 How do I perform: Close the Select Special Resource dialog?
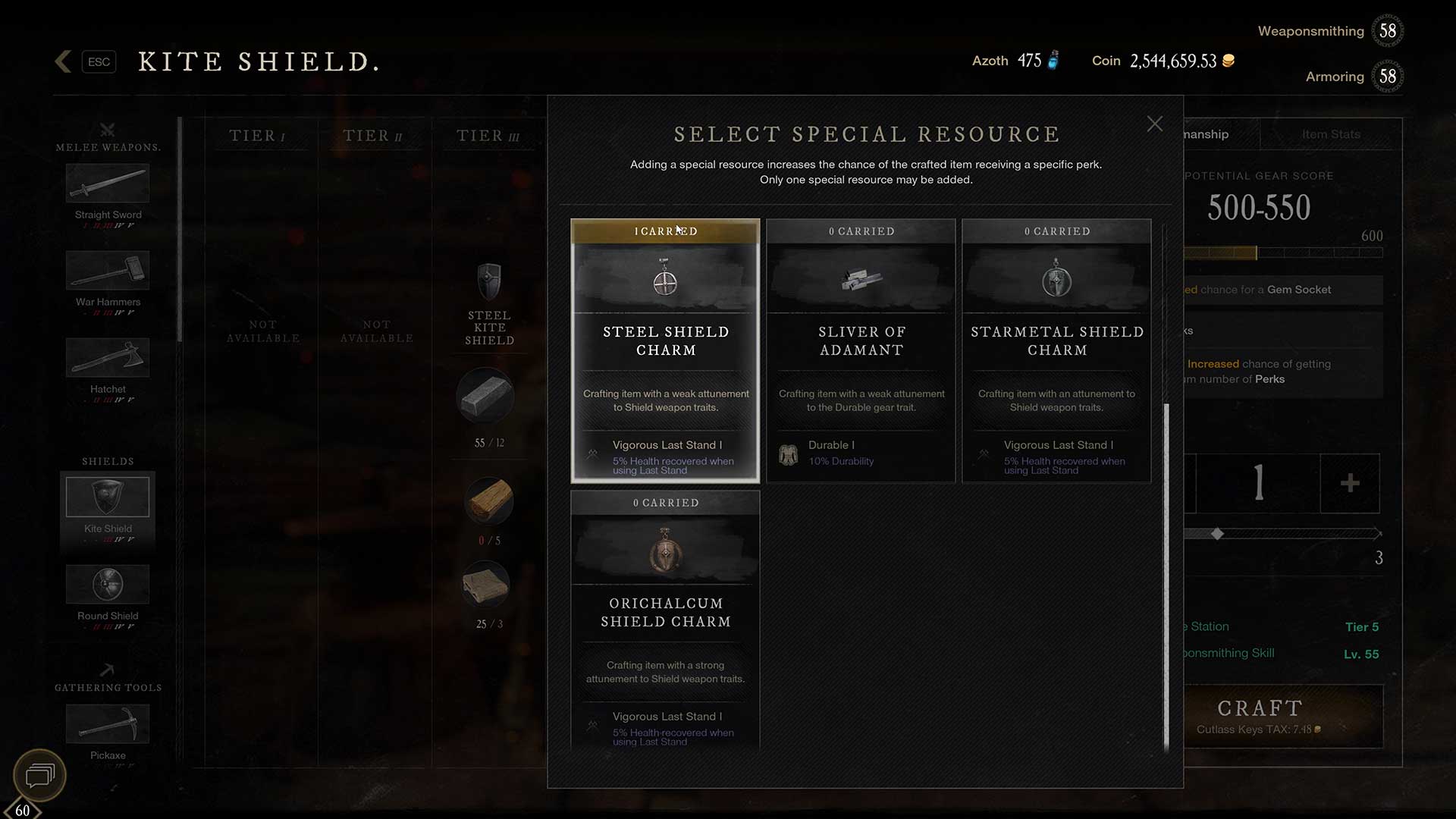[x=1154, y=124]
